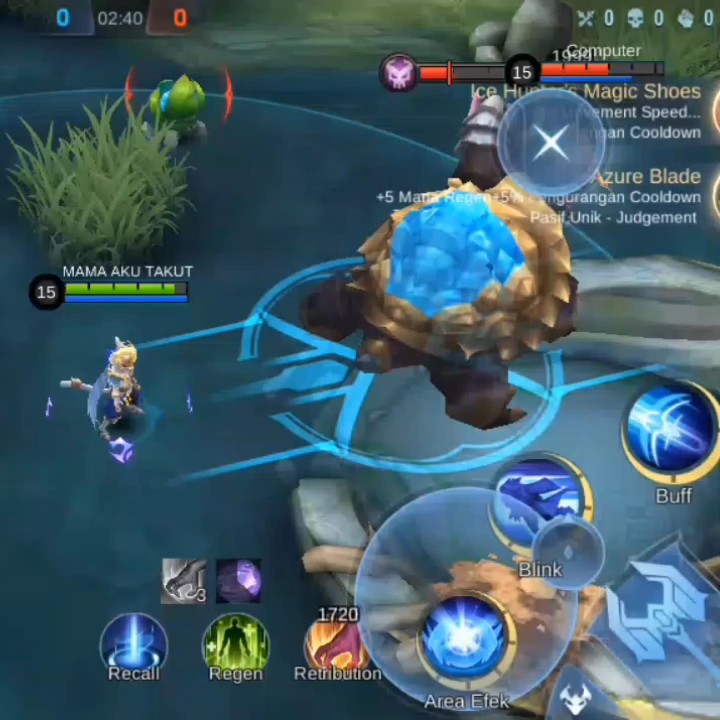Image resolution: width=720 pixels, height=720 pixels.
Task: Select the purple crystal item slot
Action: click(x=238, y=581)
